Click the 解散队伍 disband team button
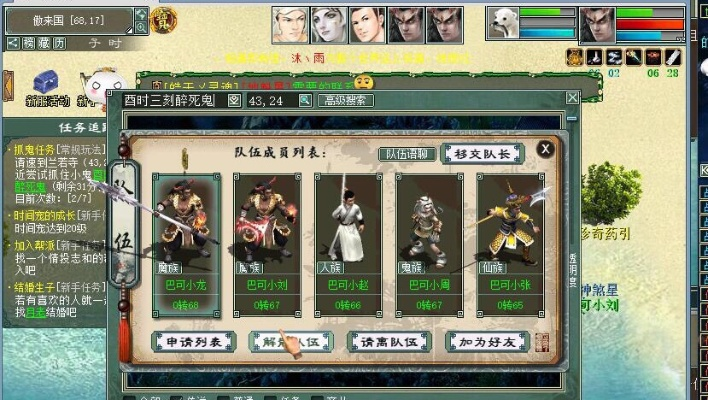 [290, 342]
